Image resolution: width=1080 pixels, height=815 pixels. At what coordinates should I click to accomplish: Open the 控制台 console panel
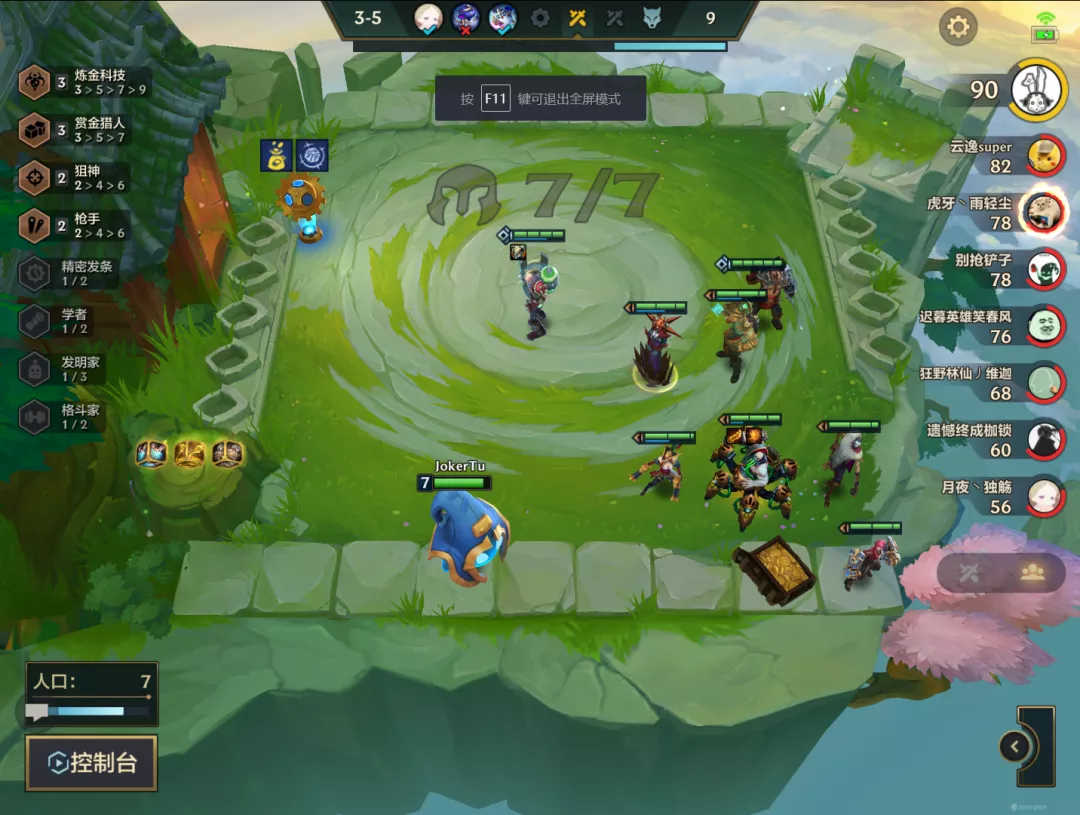click(91, 763)
